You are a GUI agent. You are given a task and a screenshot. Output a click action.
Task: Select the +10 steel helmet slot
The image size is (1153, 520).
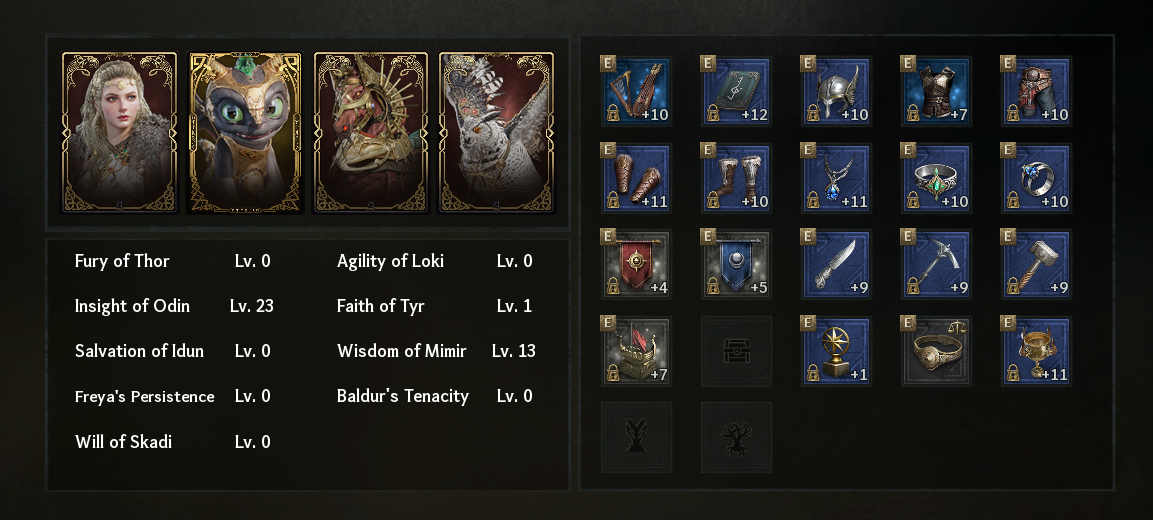click(x=836, y=92)
